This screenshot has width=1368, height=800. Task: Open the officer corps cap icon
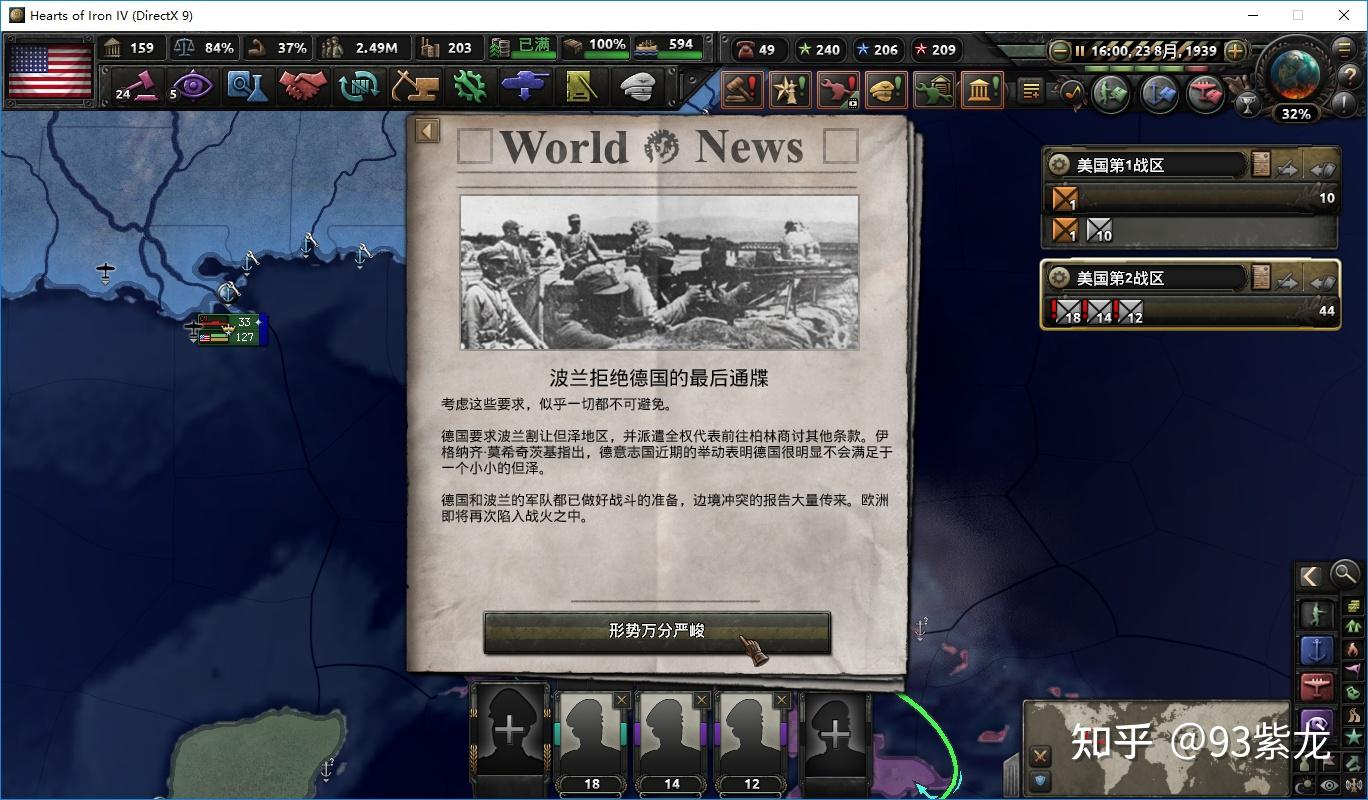click(640, 86)
